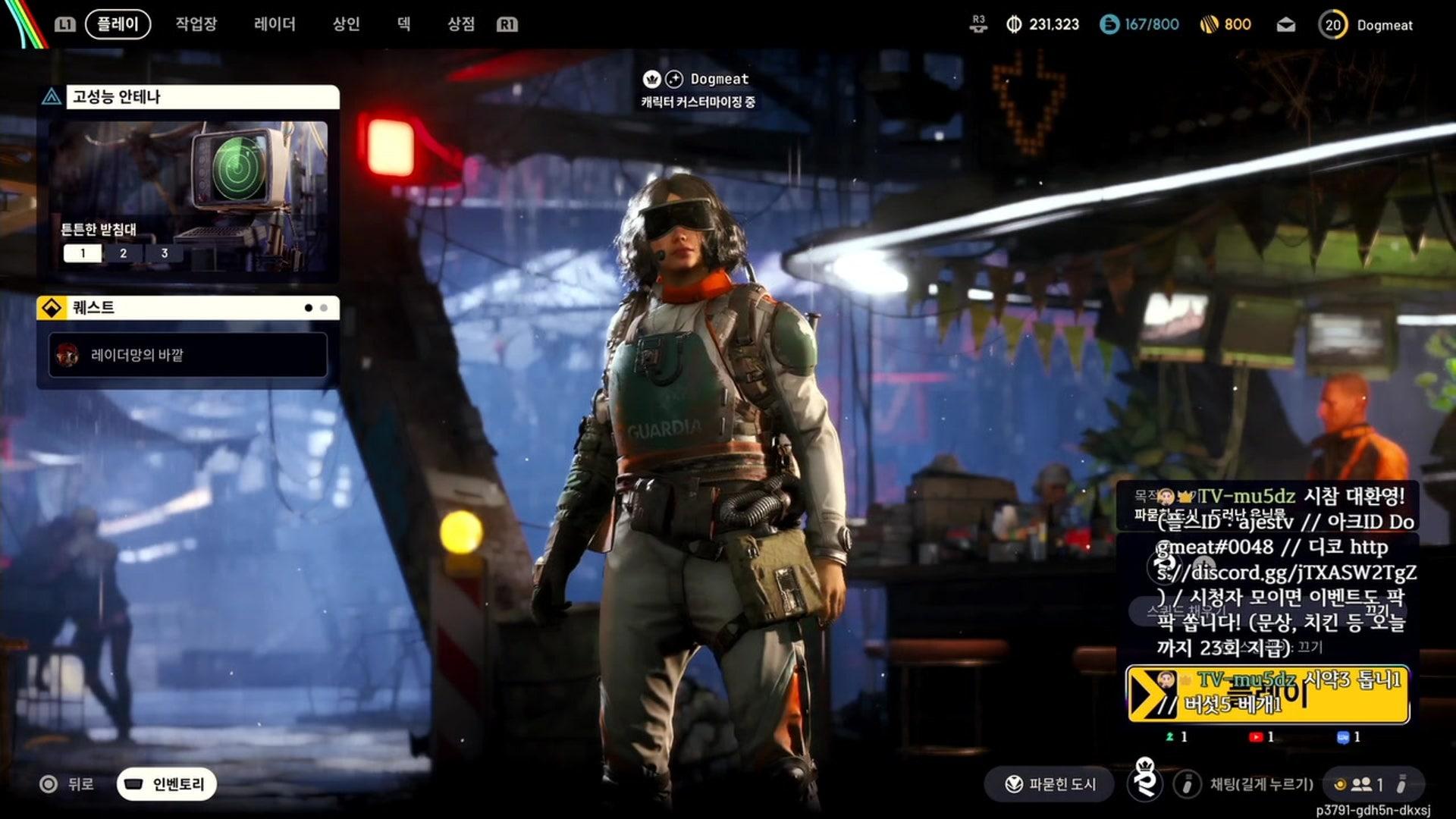Select the 레이더 tab
This screenshot has width=1456, height=819.
275,24
